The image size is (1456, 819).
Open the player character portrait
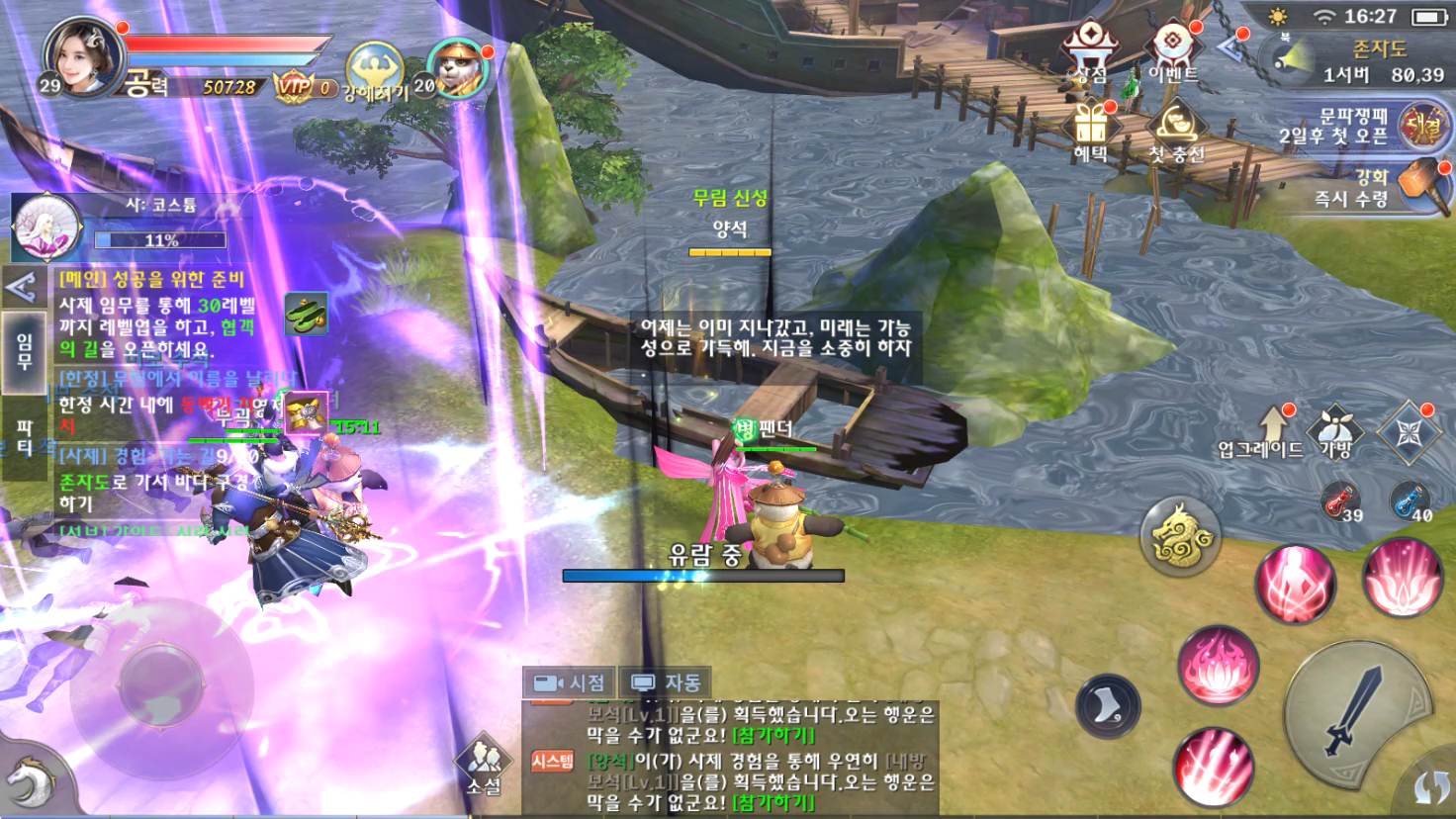pyautogui.click(x=83, y=55)
